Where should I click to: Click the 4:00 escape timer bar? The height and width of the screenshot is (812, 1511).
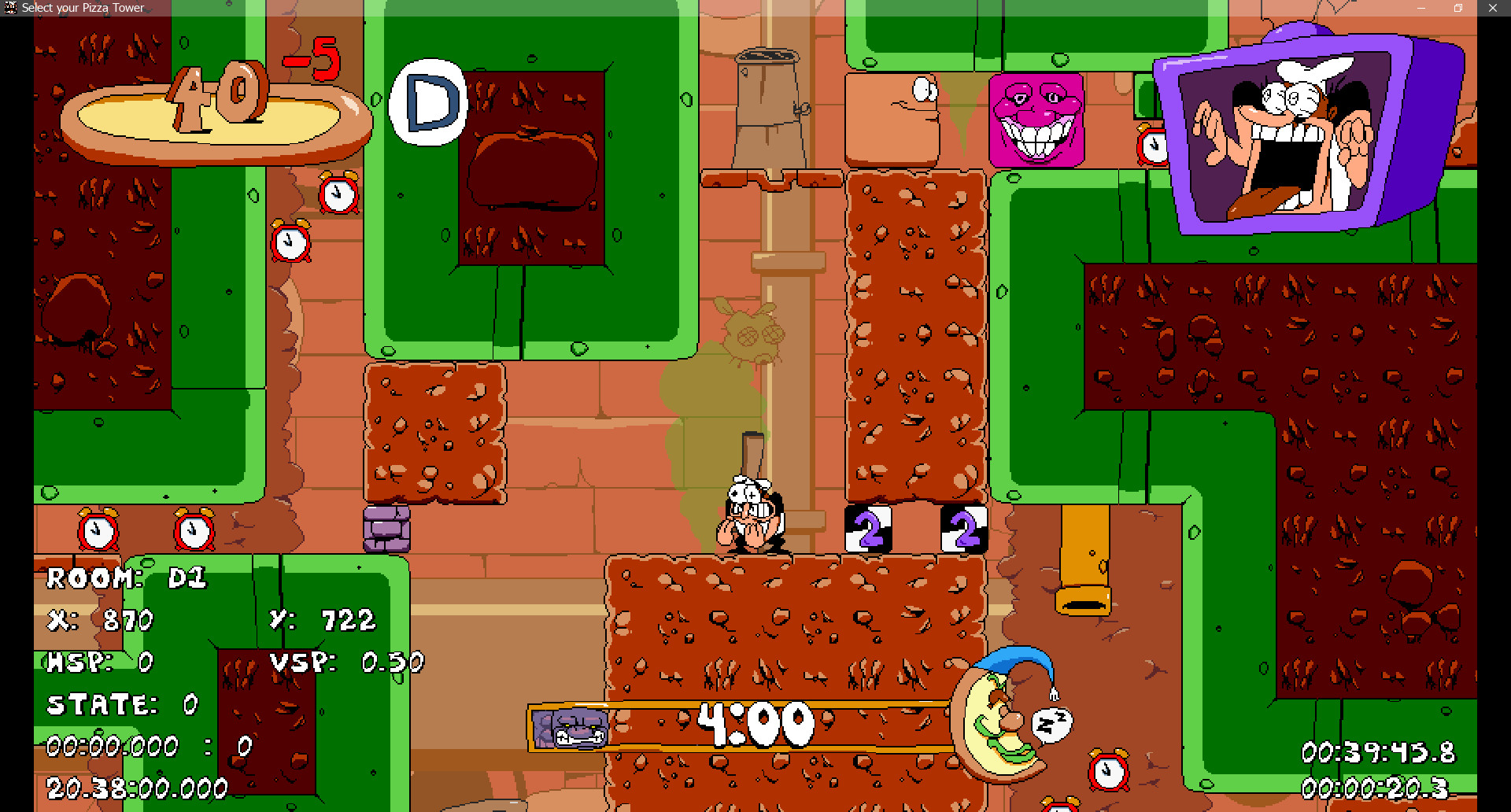pyautogui.click(x=754, y=722)
